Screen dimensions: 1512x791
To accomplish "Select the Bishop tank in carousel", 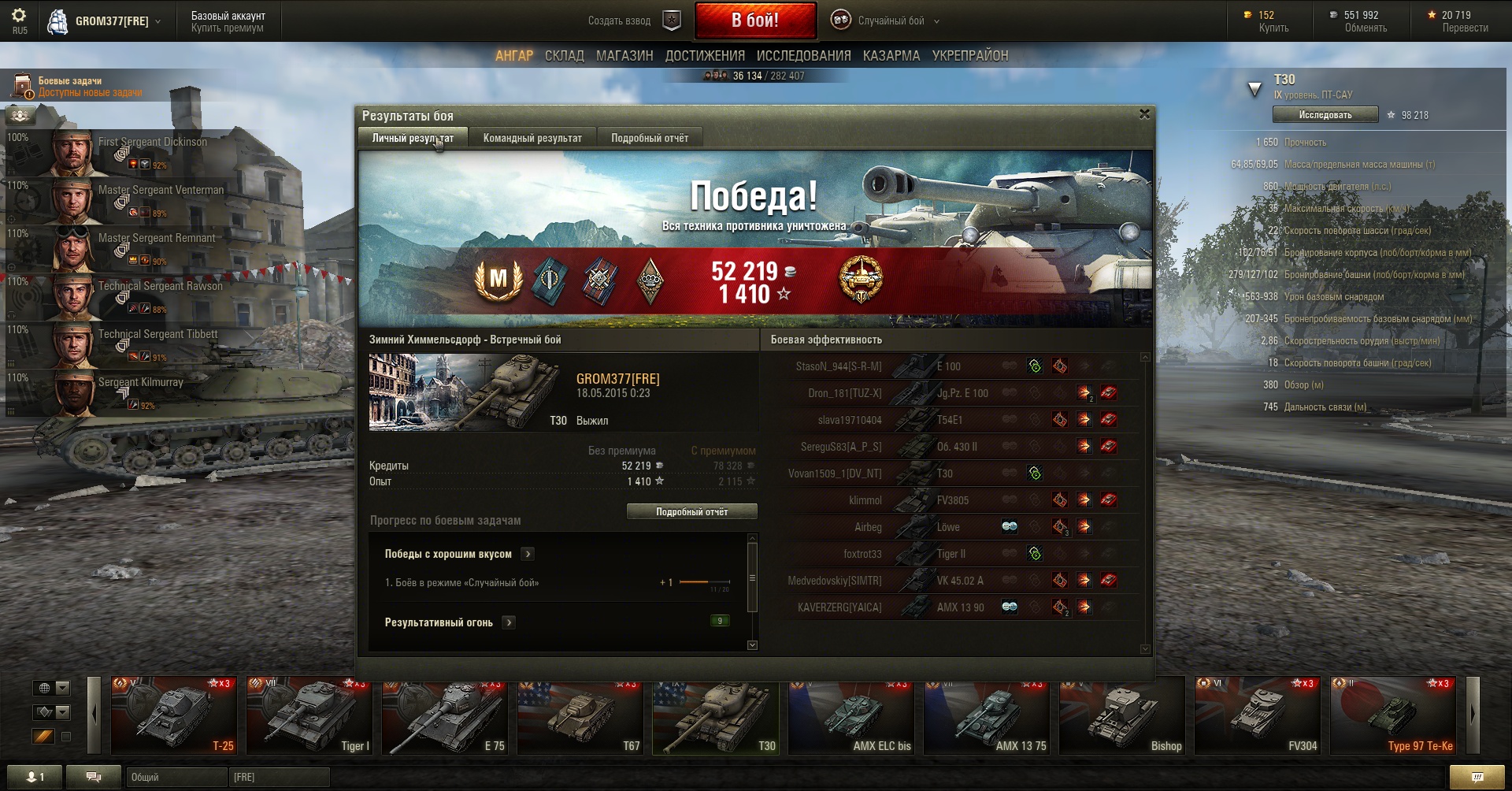I will click(x=1121, y=715).
